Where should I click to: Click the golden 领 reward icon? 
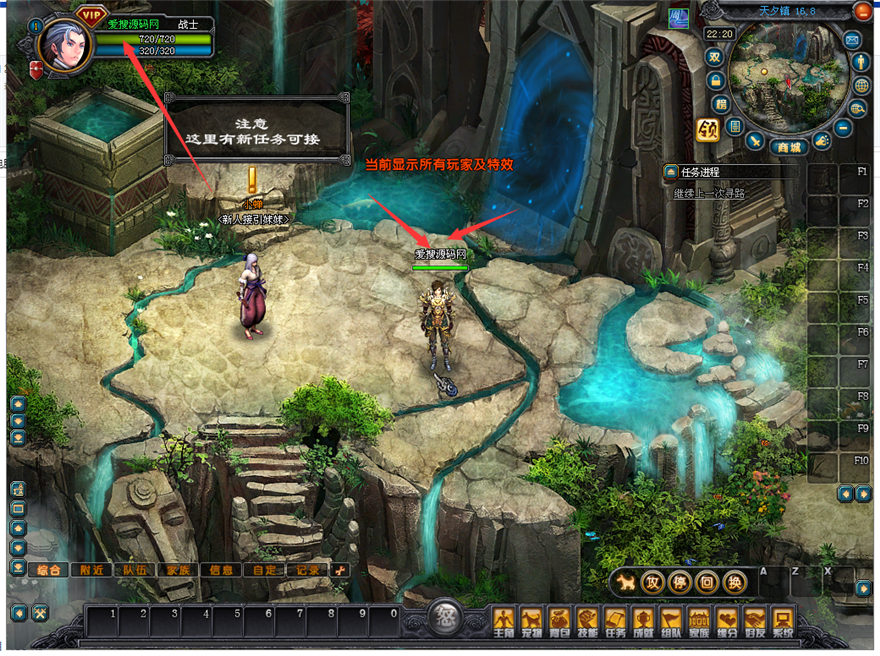(708, 130)
